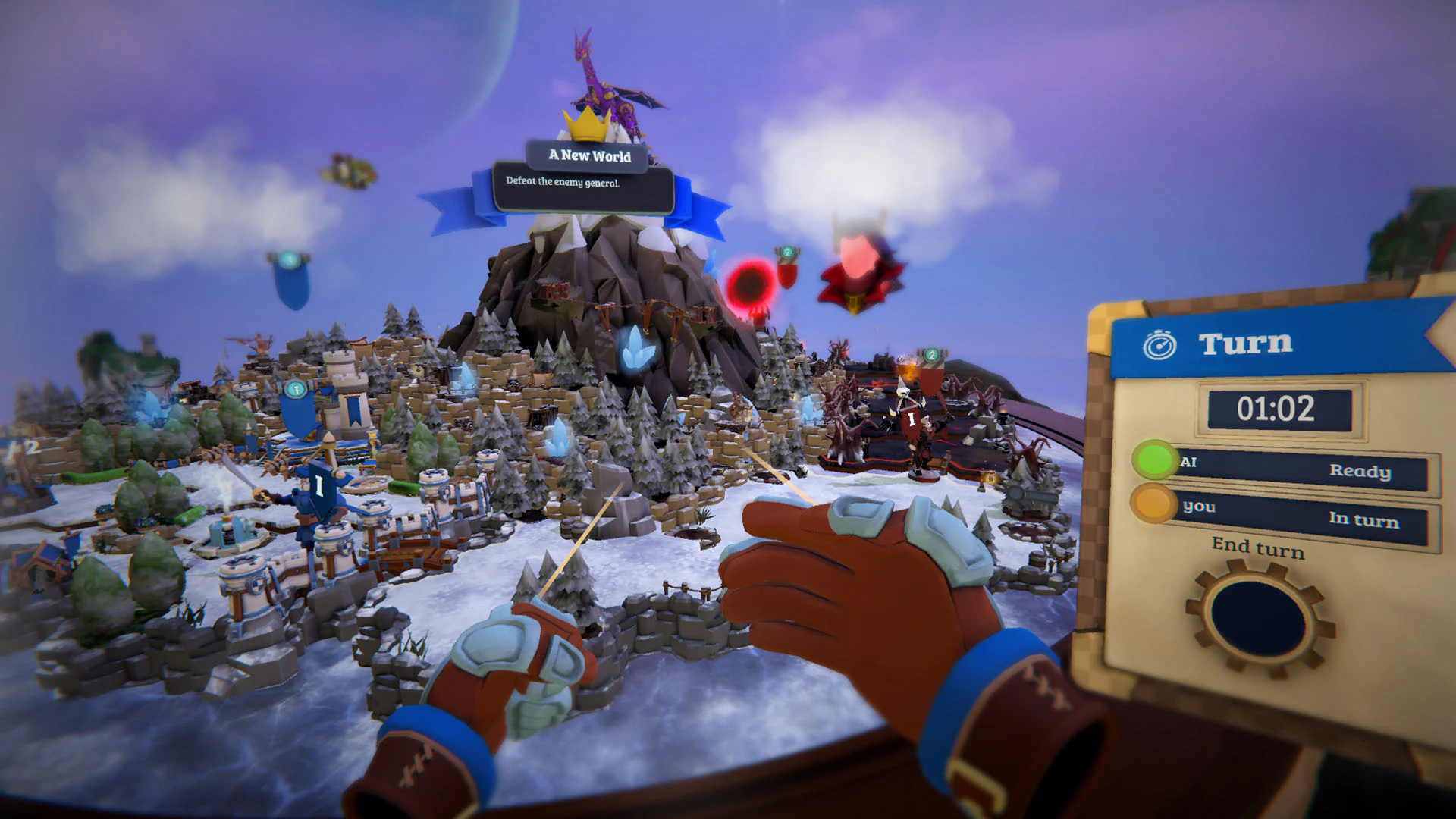
Task: Click the stopwatch icon on the Turn panel
Action: click(1159, 341)
